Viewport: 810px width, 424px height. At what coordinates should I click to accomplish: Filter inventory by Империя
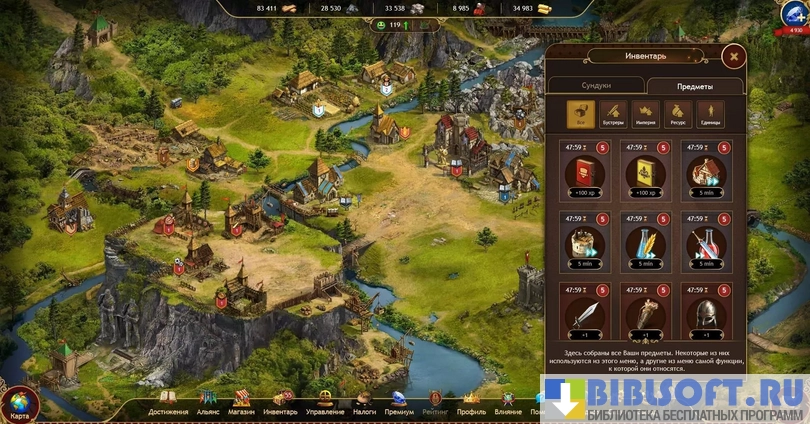click(645, 114)
